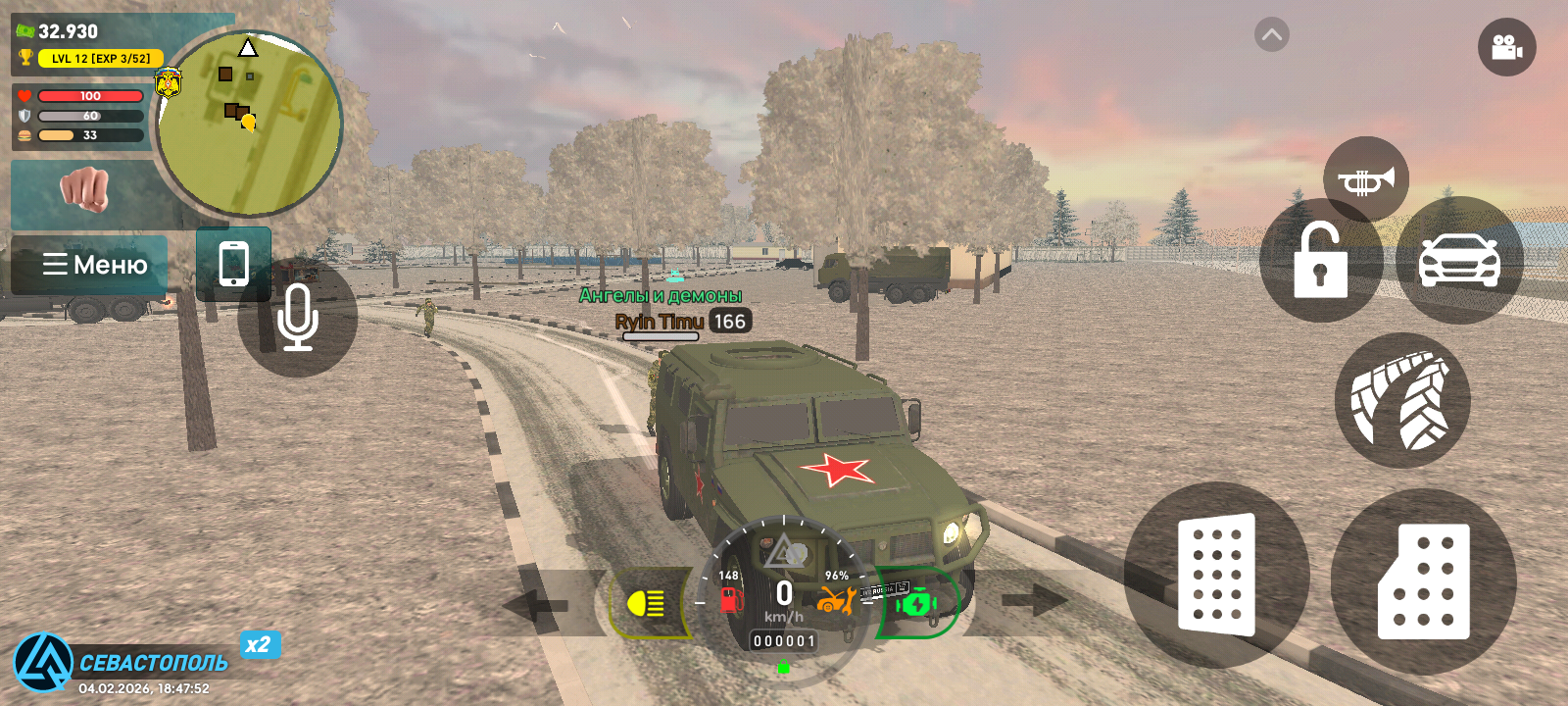This screenshot has height=706, width=1568.
Task: Activate the right turn arrow
Action: click(1033, 600)
